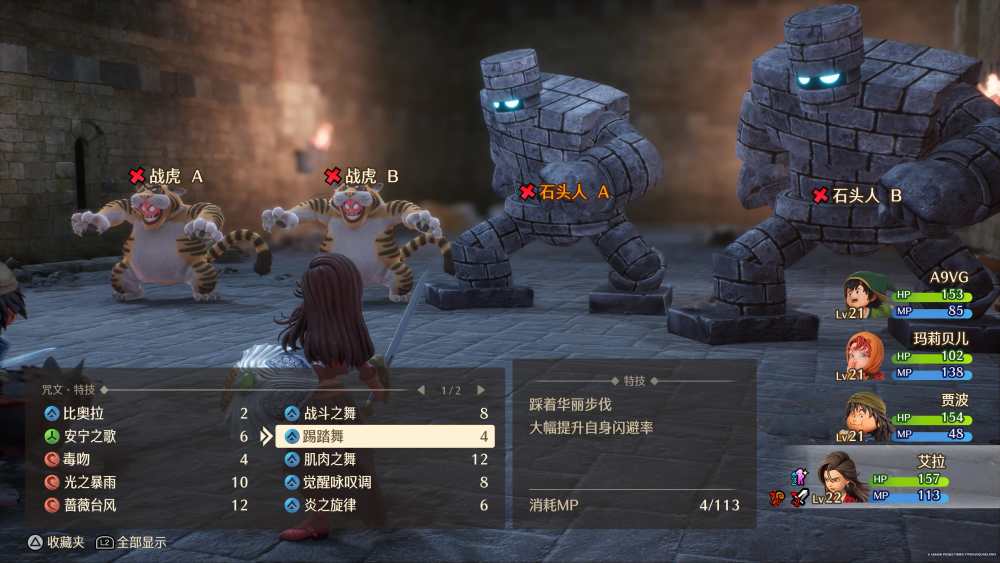Choose the 安宁之歌 skill
Image resolution: width=1000 pixels, height=563 pixels.
pos(140,436)
